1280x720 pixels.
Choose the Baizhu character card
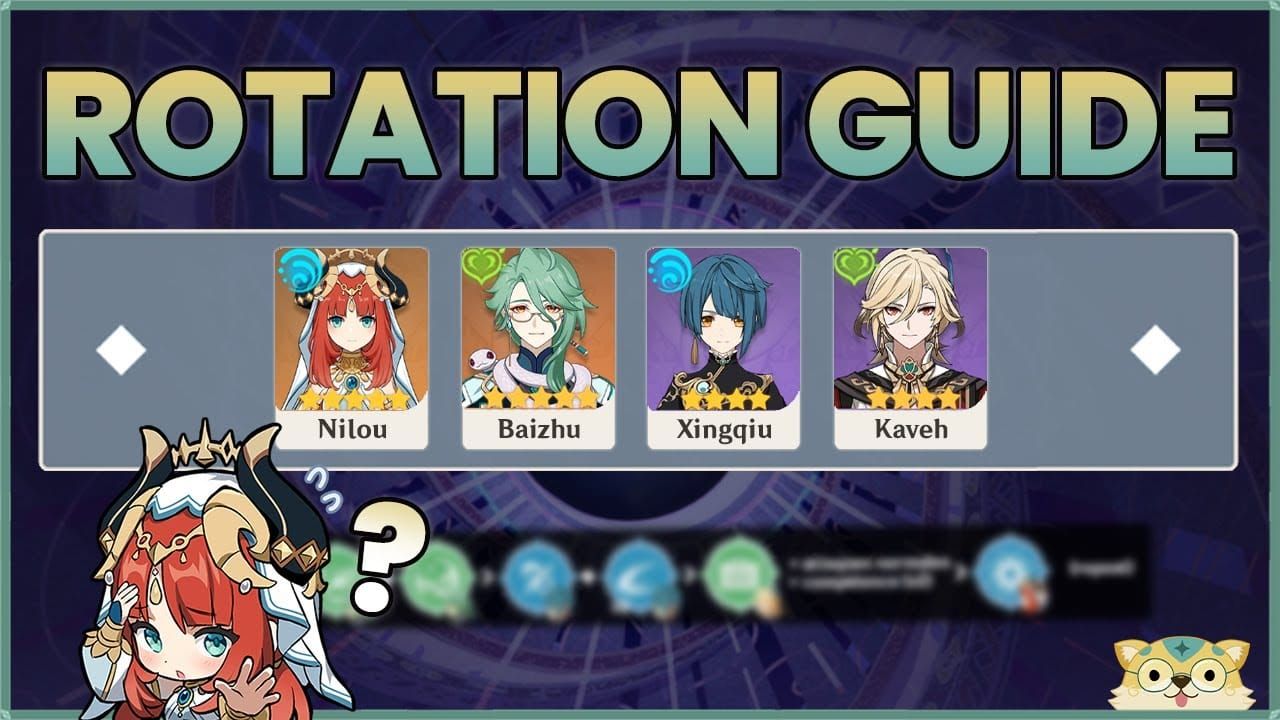pos(538,348)
